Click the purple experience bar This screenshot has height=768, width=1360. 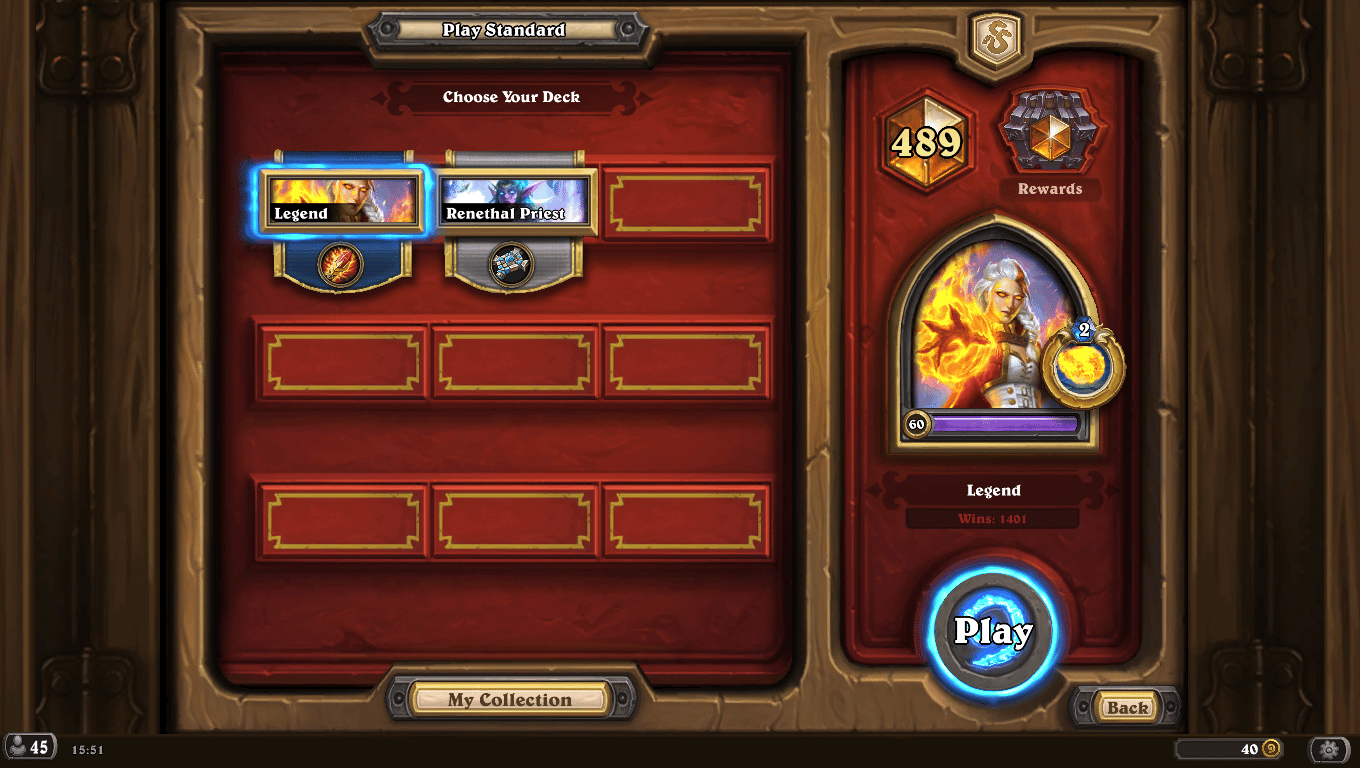(x=1005, y=423)
